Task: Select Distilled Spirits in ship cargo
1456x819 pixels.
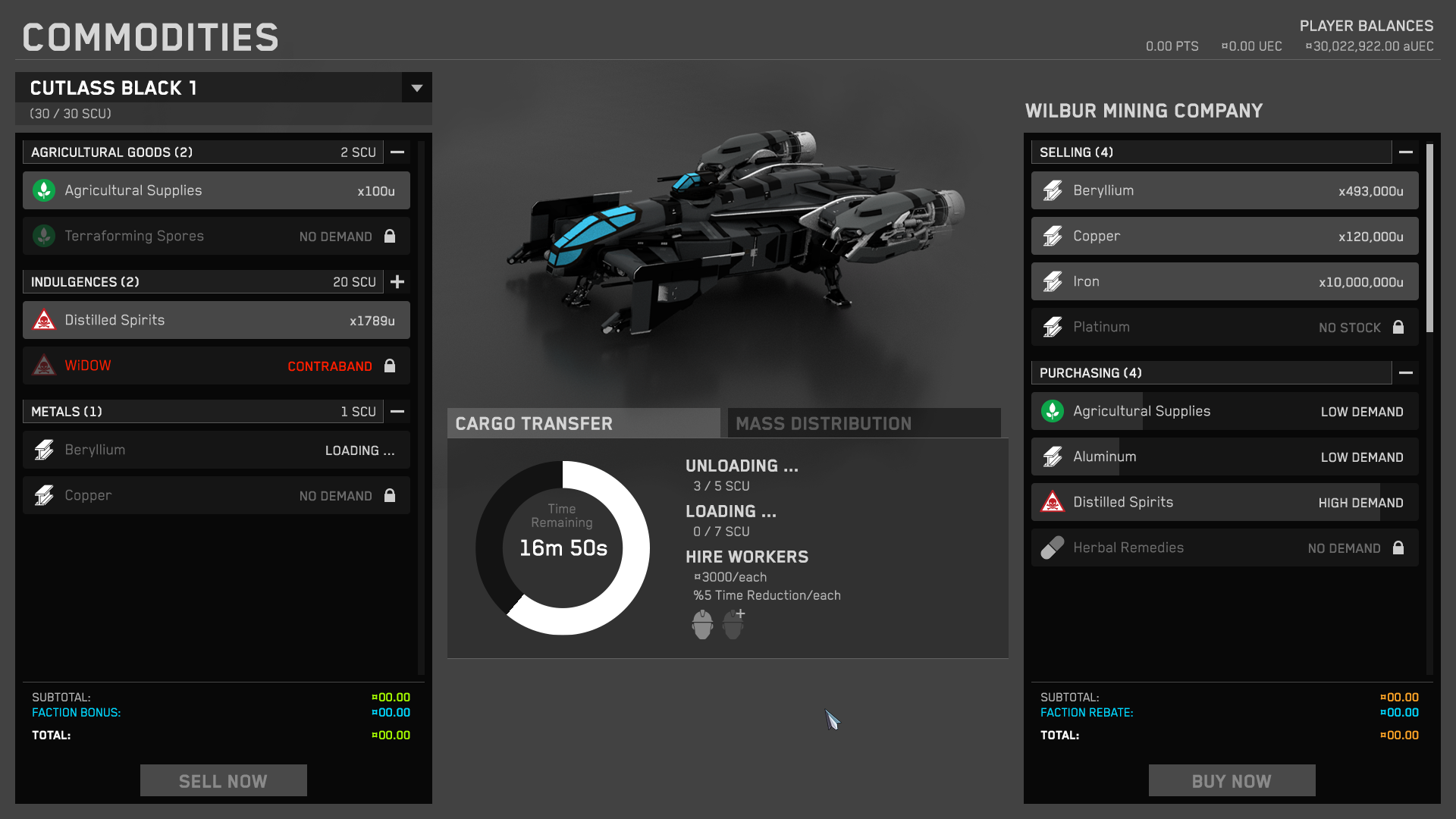Action: coord(216,321)
